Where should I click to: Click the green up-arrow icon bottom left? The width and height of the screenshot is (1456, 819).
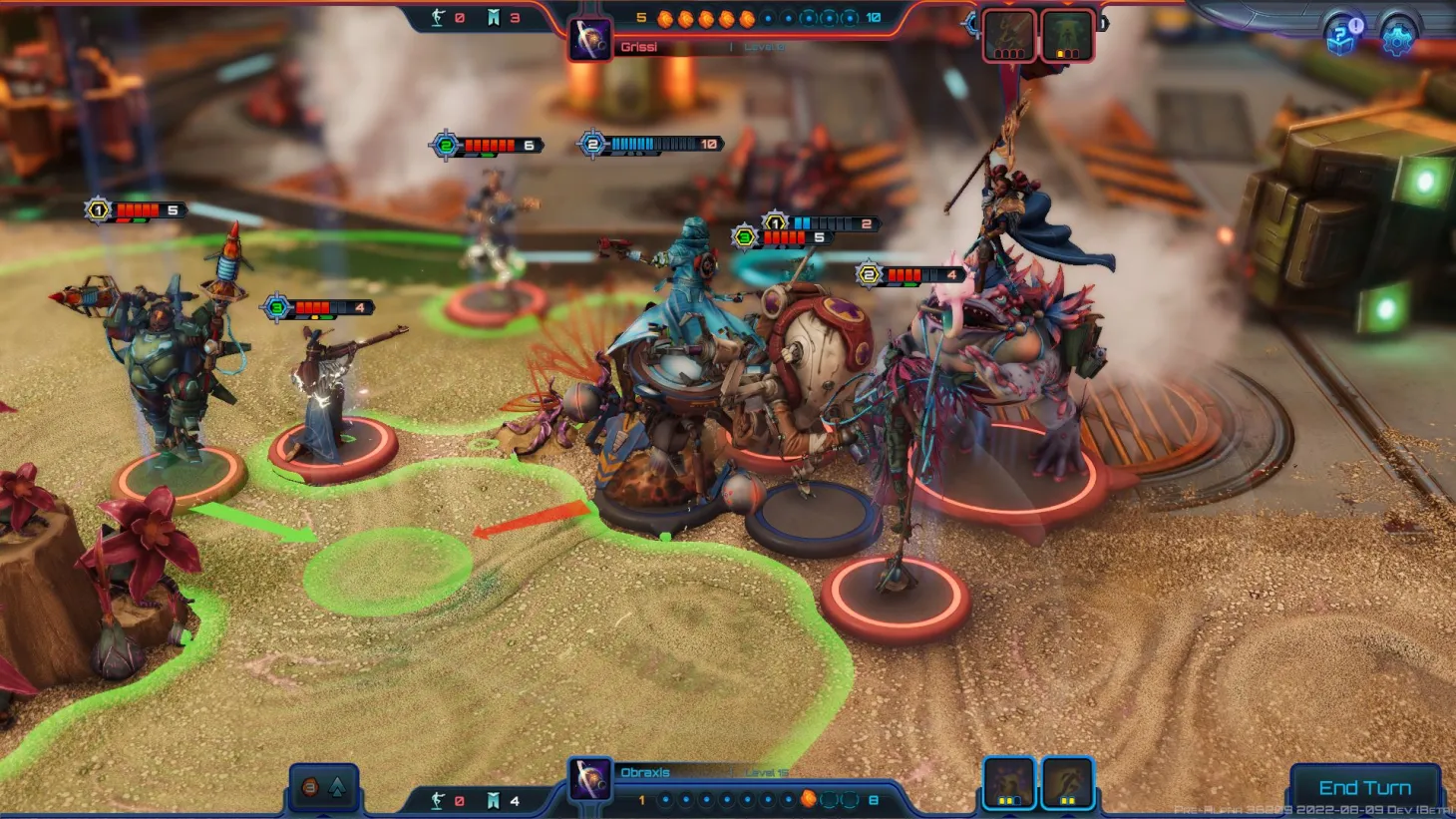coord(339,787)
